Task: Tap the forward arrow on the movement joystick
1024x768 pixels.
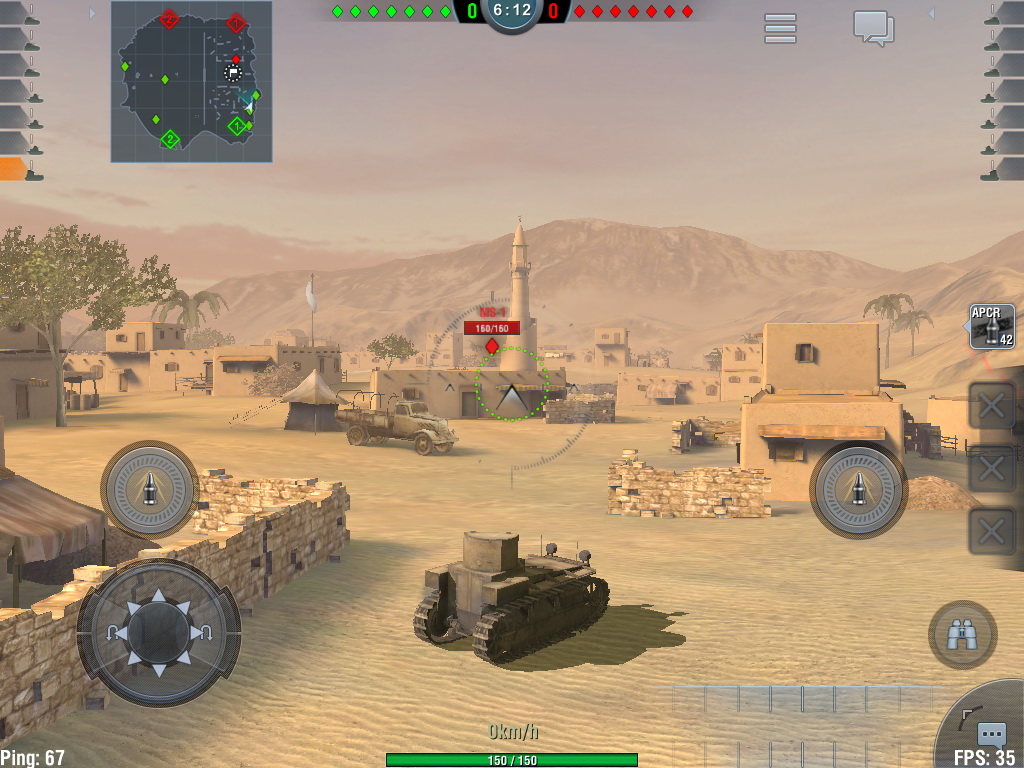Action: [158, 600]
